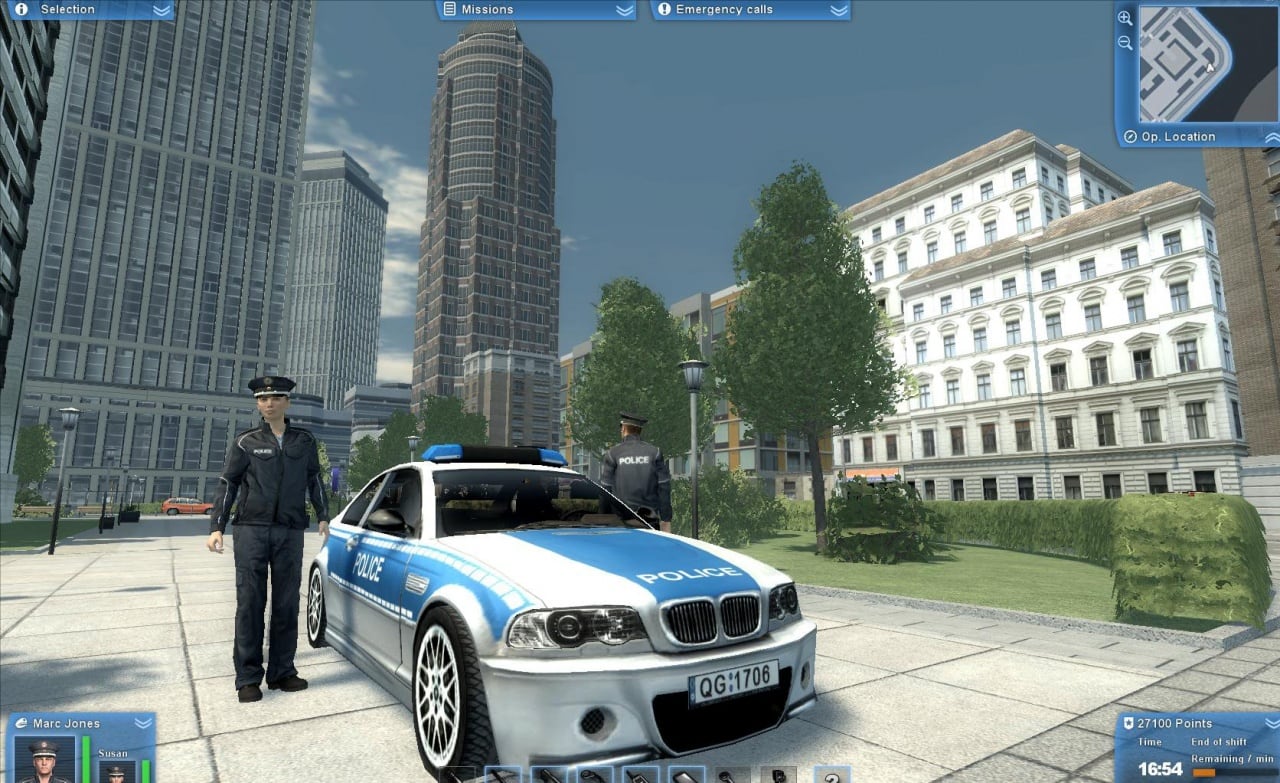Open the Missions dropdown
The height and width of the screenshot is (783, 1280).
click(x=624, y=10)
